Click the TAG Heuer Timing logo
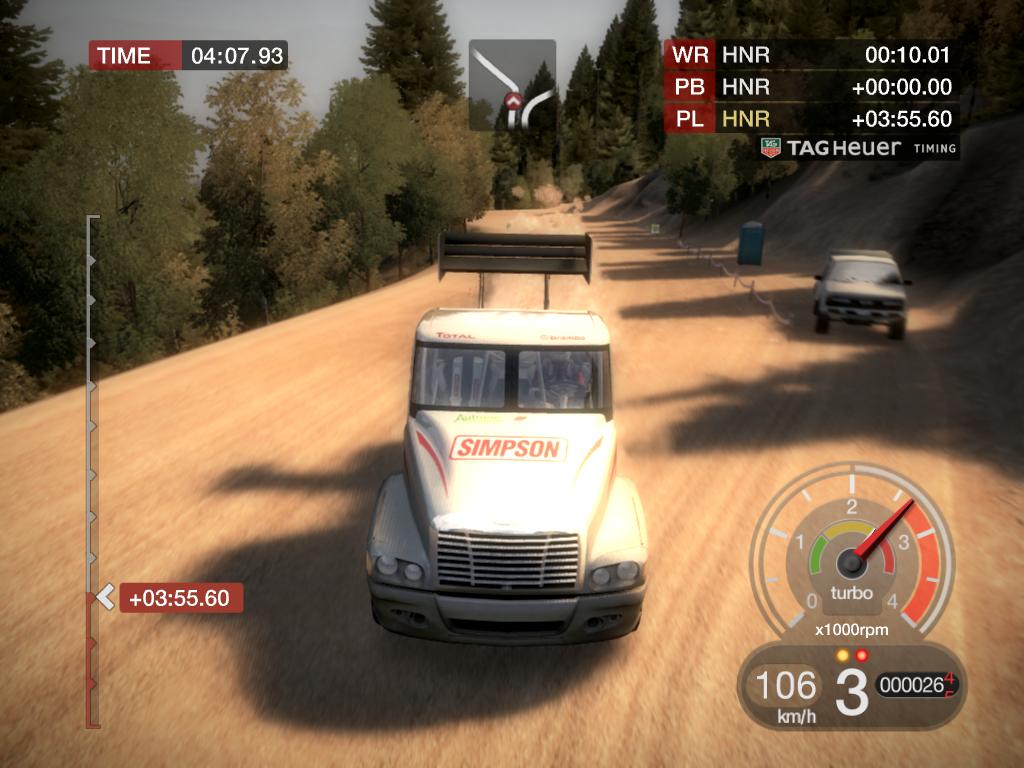 click(858, 148)
